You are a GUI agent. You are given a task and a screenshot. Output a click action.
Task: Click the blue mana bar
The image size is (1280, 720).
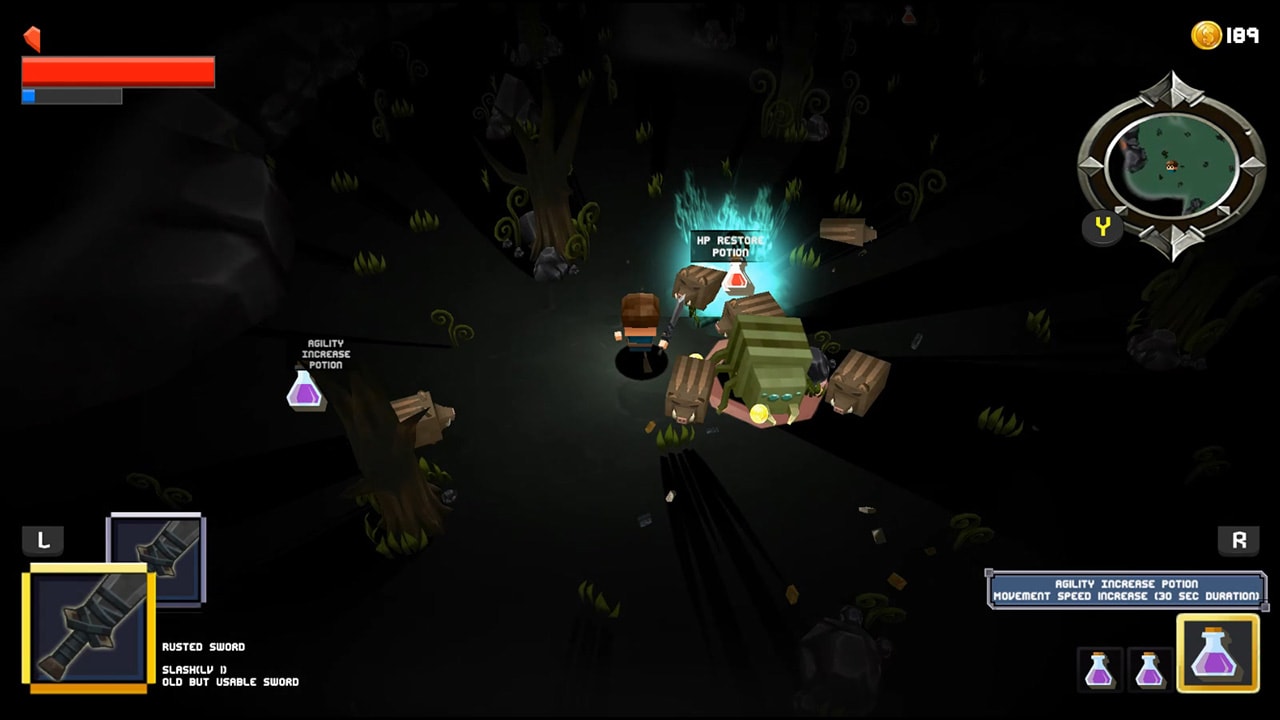tap(28, 97)
